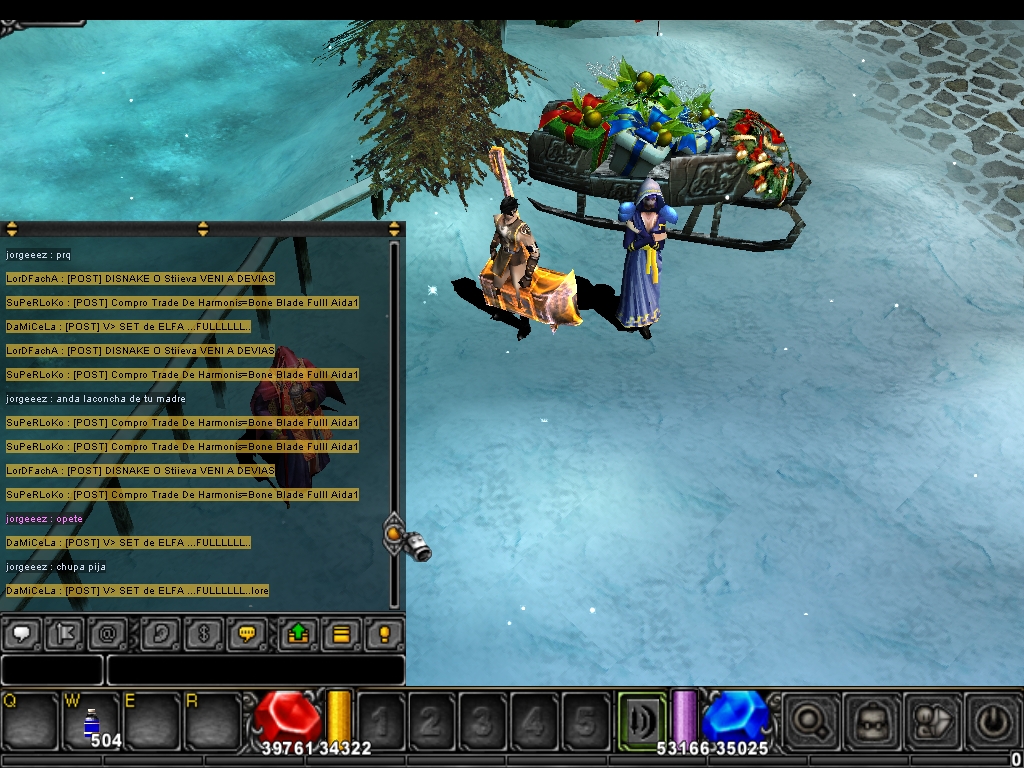Click the yellow exclamation mark button
The image size is (1024, 768).
point(383,634)
